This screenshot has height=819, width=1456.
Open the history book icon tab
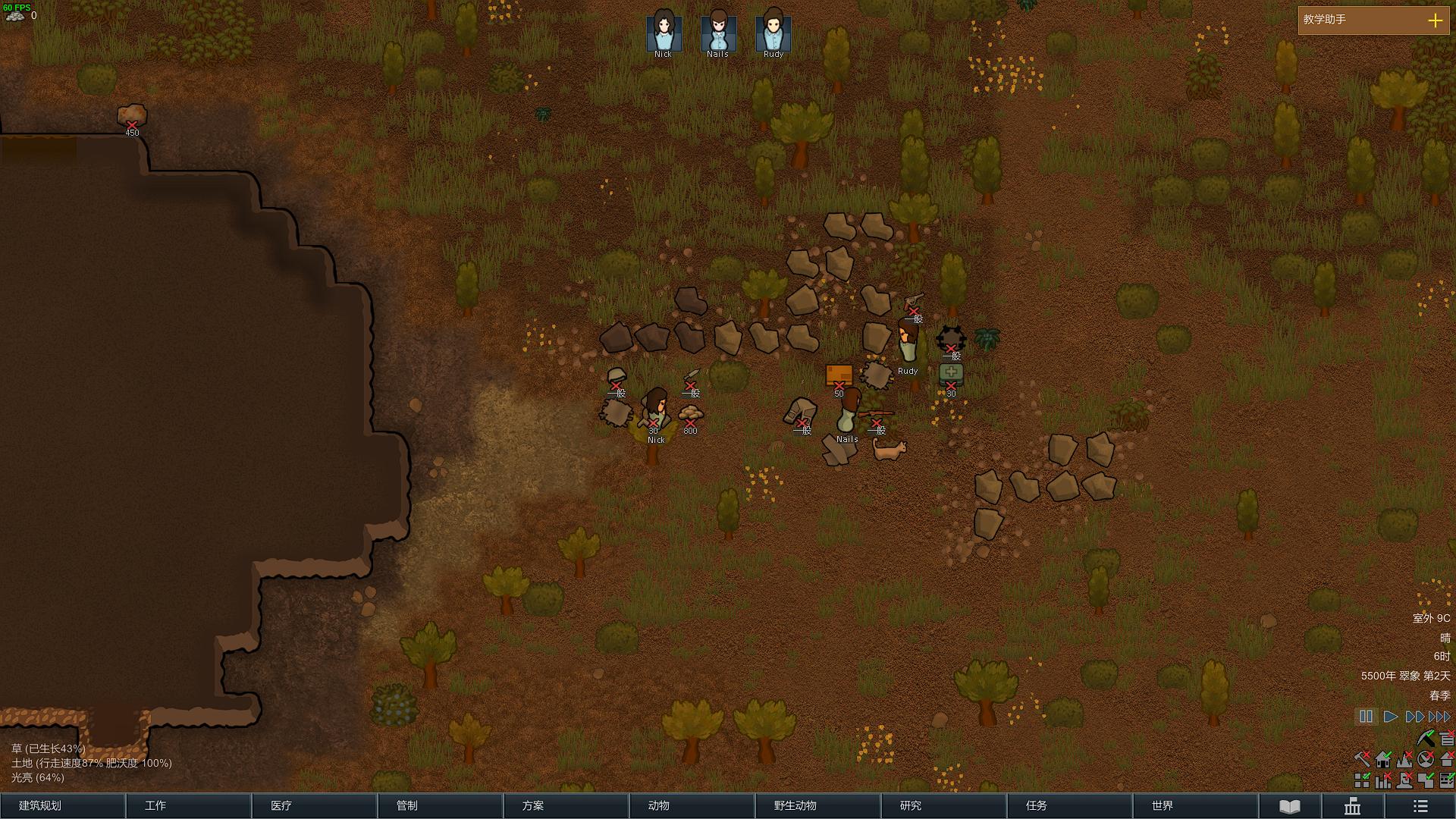[1290, 806]
